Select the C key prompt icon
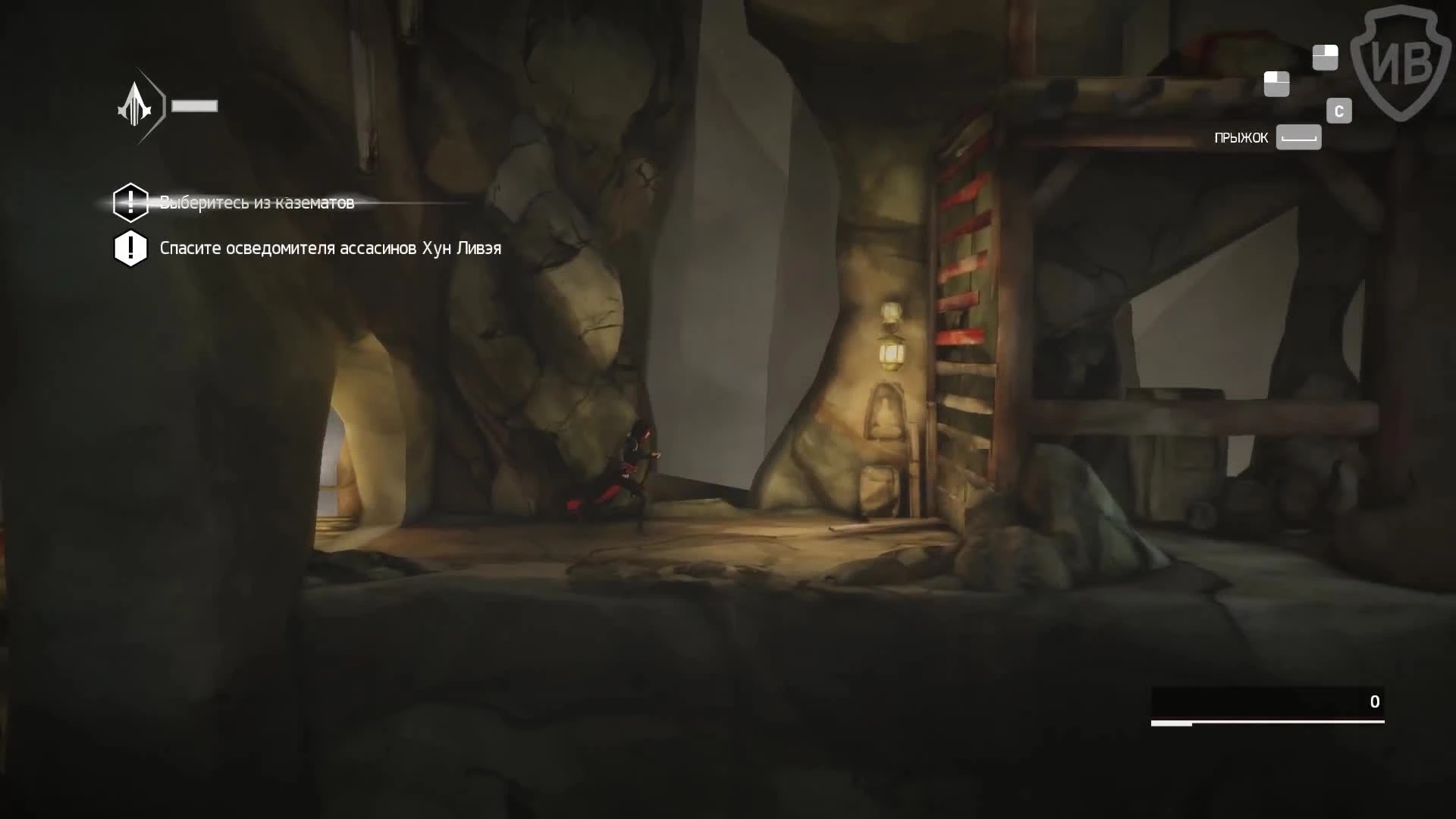This screenshot has width=1456, height=819. coord(1339,110)
